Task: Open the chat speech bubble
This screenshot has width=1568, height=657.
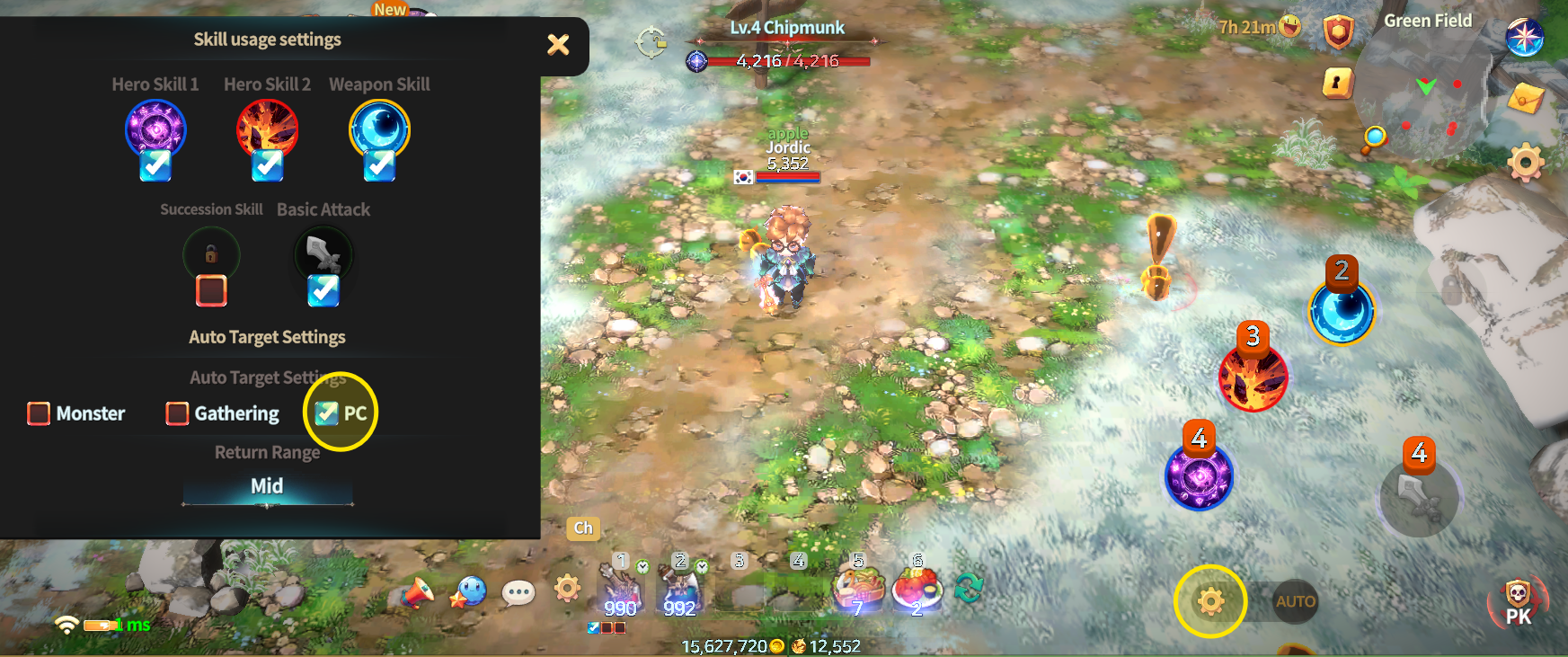Action: click(x=518, y=592)
